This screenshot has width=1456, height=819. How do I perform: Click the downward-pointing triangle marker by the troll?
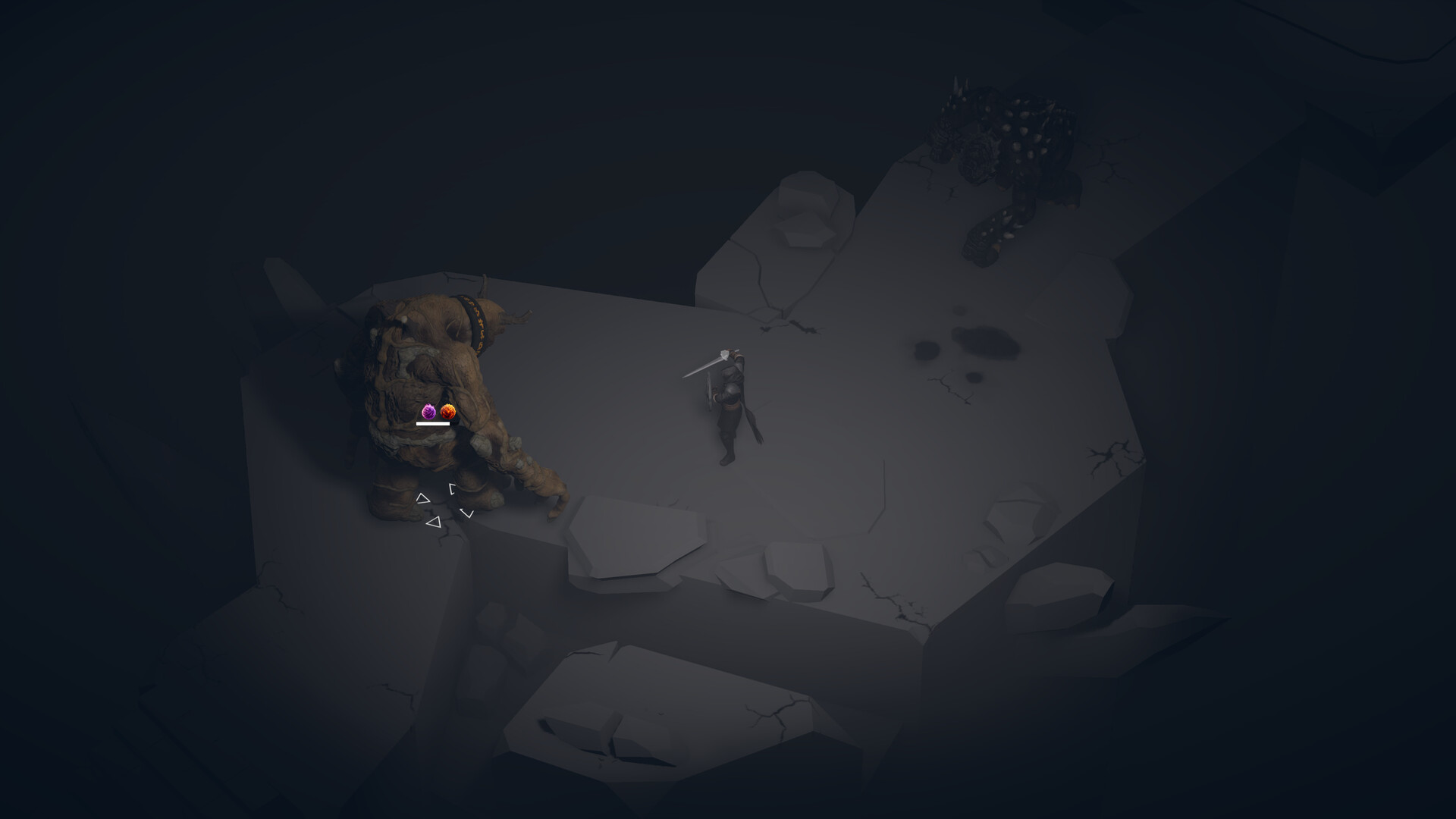coord(467,513)
